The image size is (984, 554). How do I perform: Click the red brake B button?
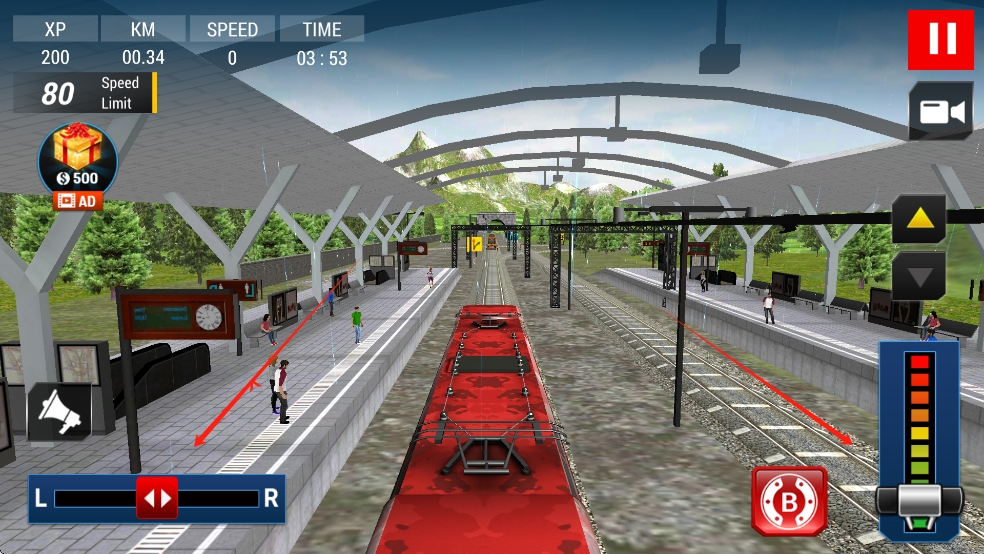point(789,499)
